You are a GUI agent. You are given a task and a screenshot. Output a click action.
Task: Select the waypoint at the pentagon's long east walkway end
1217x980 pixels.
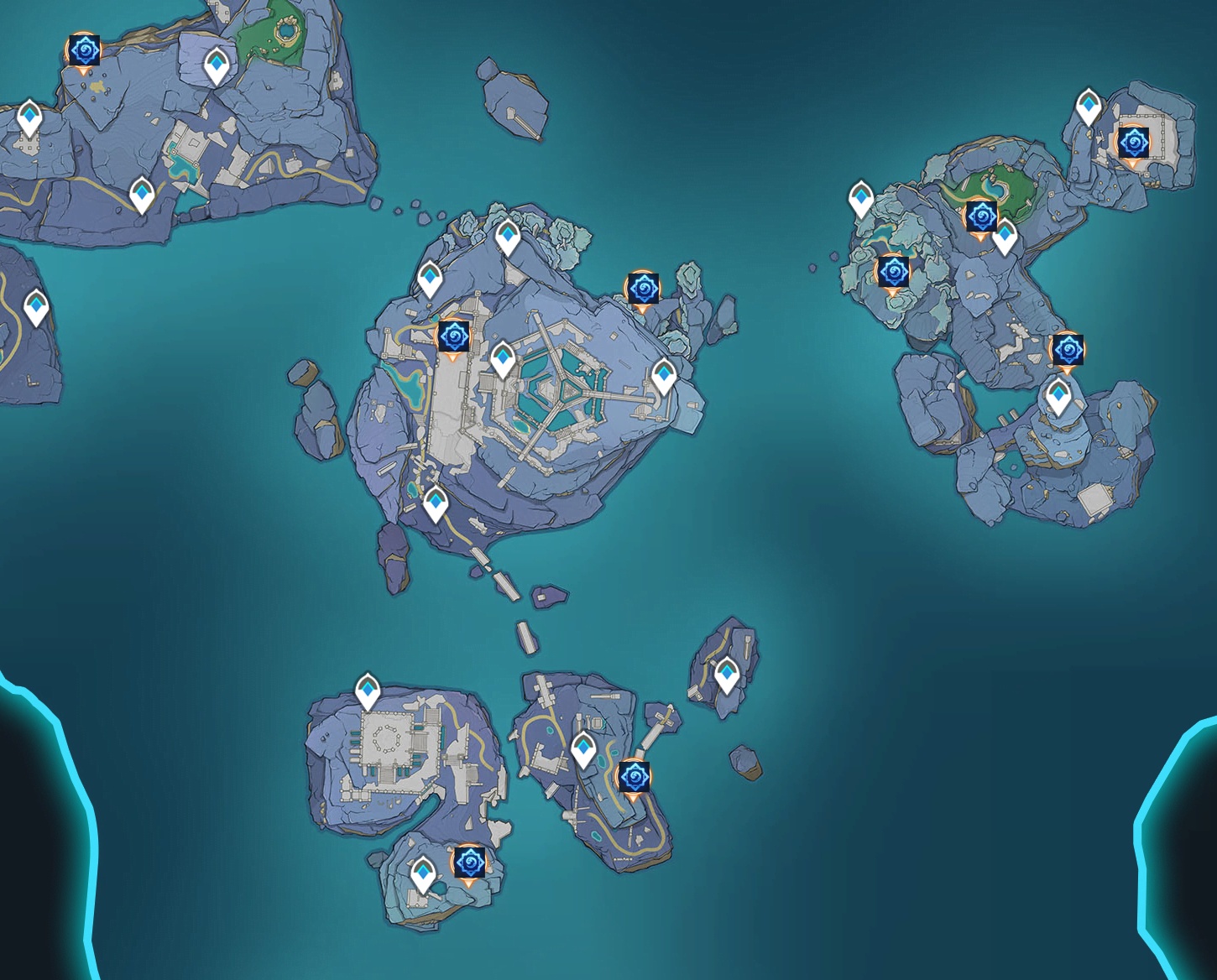(x=664, y=377)
